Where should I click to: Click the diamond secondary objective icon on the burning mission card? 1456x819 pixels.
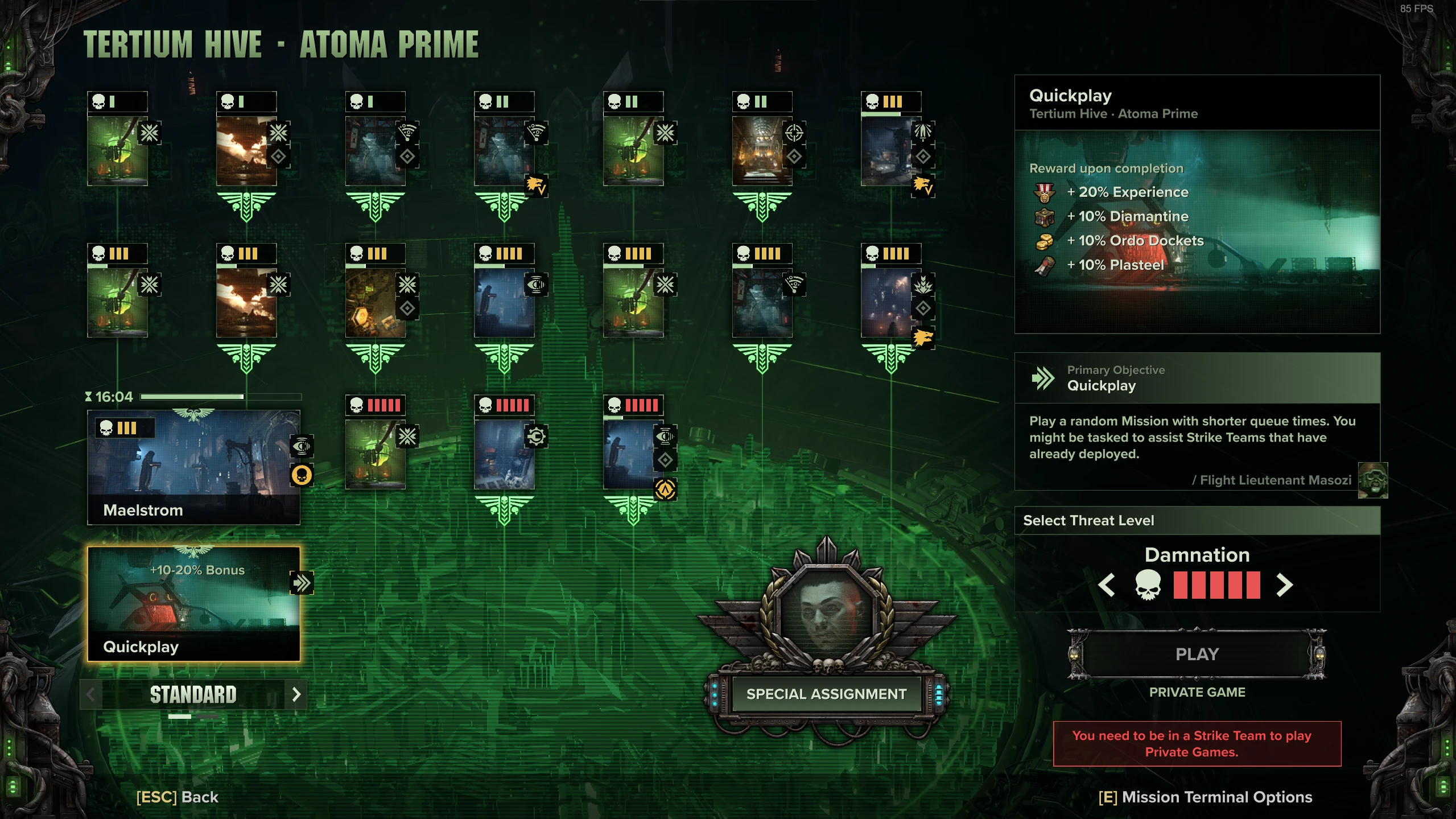pos(277,155)
